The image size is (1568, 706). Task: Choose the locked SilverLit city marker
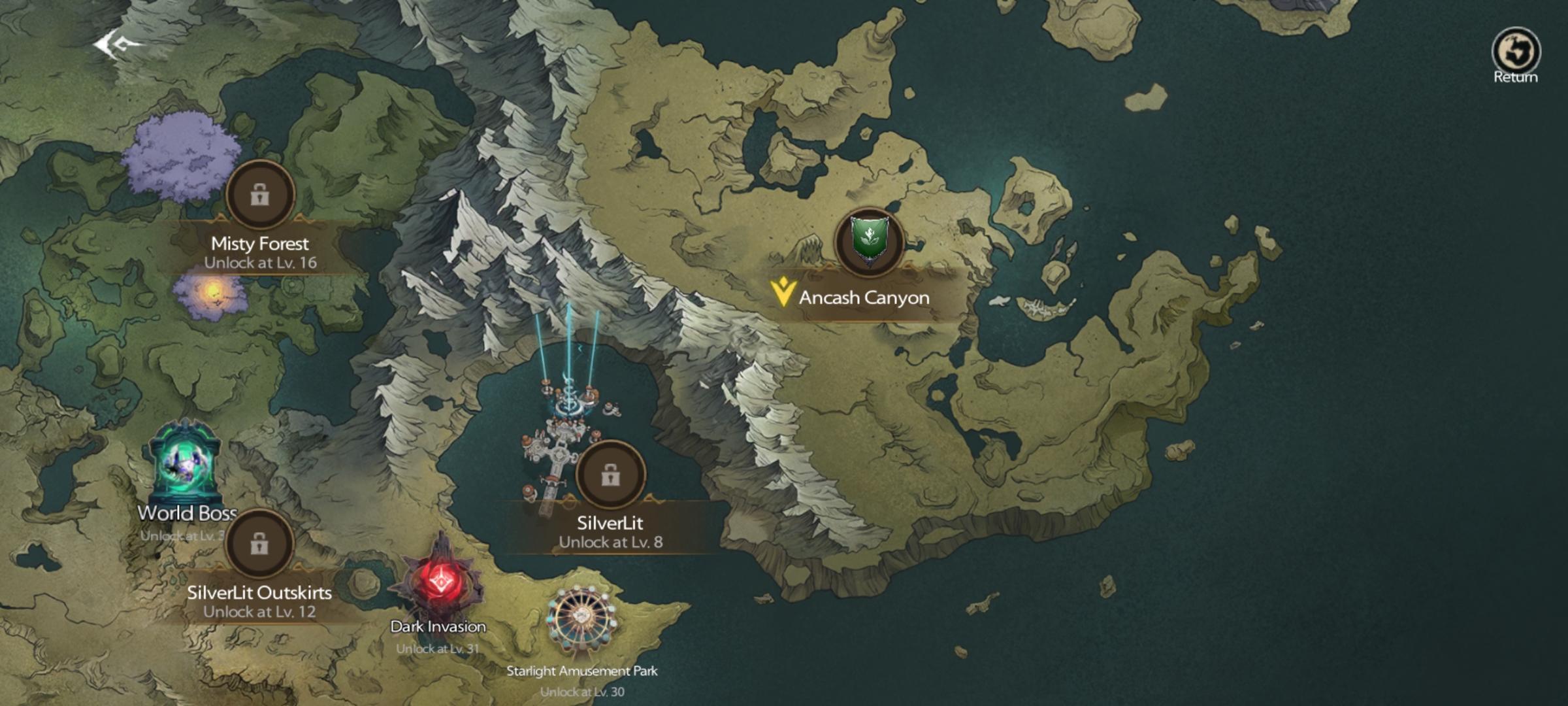click(x=611, y=475)
